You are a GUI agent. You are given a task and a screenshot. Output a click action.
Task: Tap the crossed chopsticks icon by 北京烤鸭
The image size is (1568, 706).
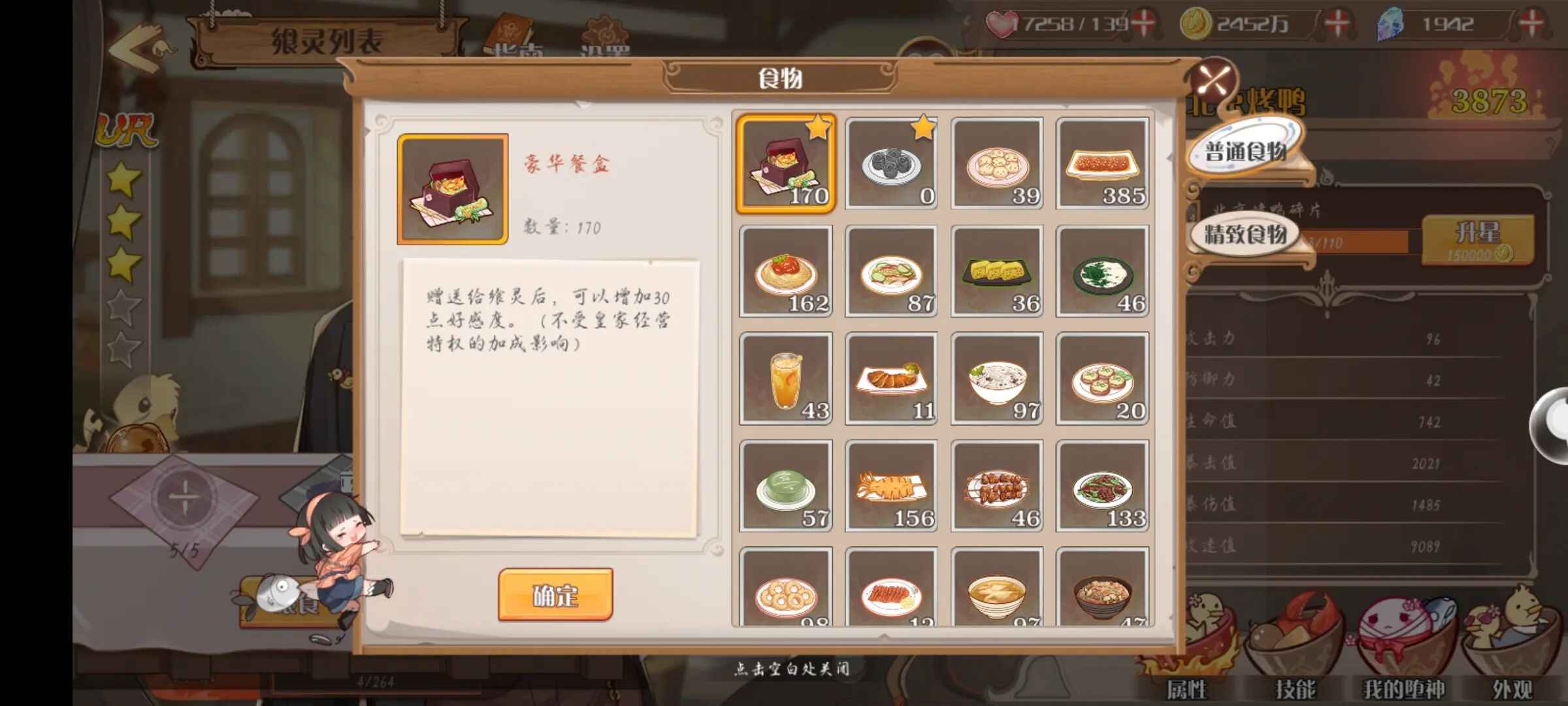click(x=1213, y=80)
